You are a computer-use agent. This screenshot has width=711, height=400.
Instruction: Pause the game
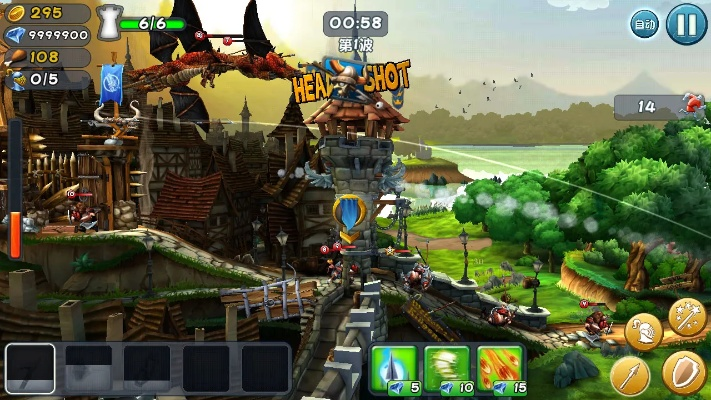[x=686, y=23]
